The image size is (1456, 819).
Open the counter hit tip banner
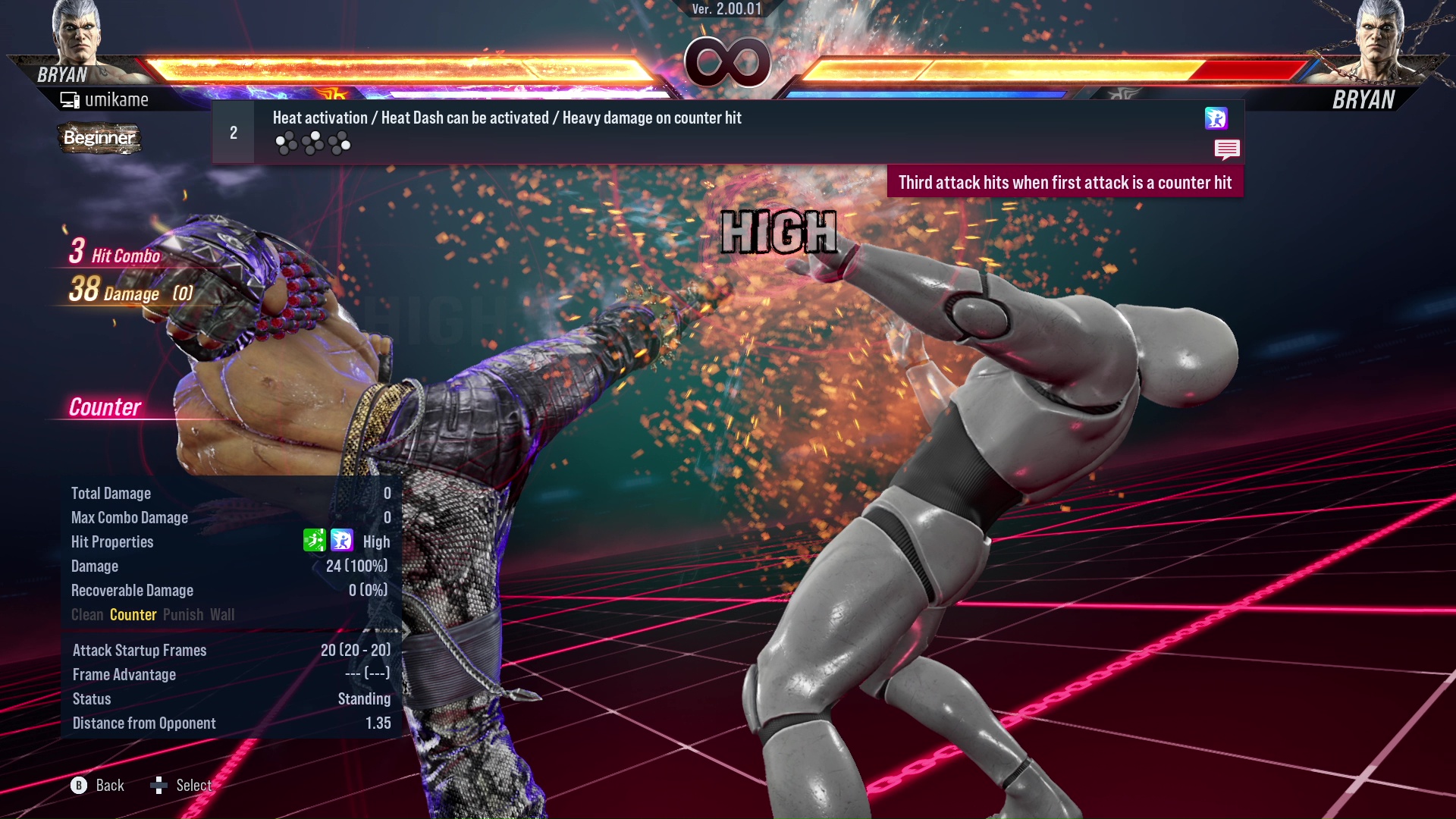[1063, 182]
